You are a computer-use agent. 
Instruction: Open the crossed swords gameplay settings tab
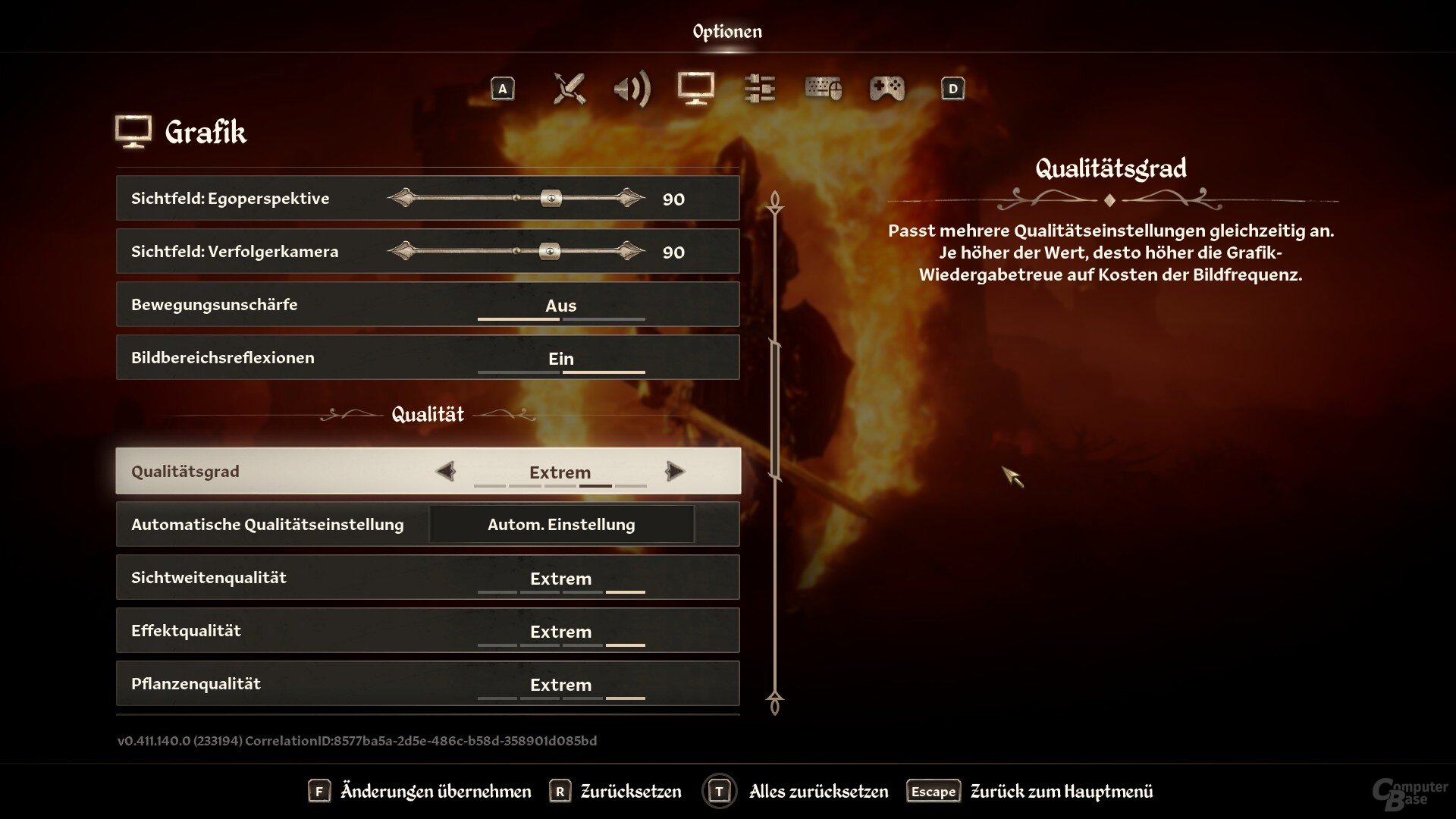(x=570, y=89)
